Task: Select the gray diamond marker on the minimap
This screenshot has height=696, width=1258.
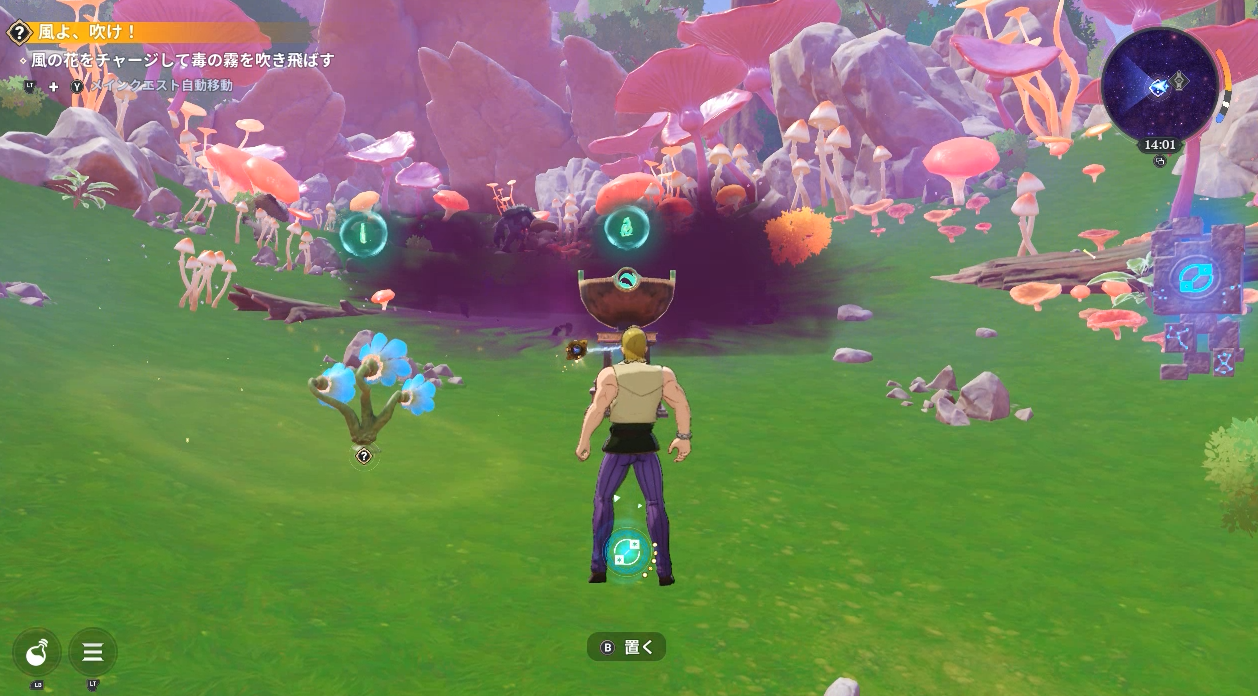Action: coord(1180,81)
